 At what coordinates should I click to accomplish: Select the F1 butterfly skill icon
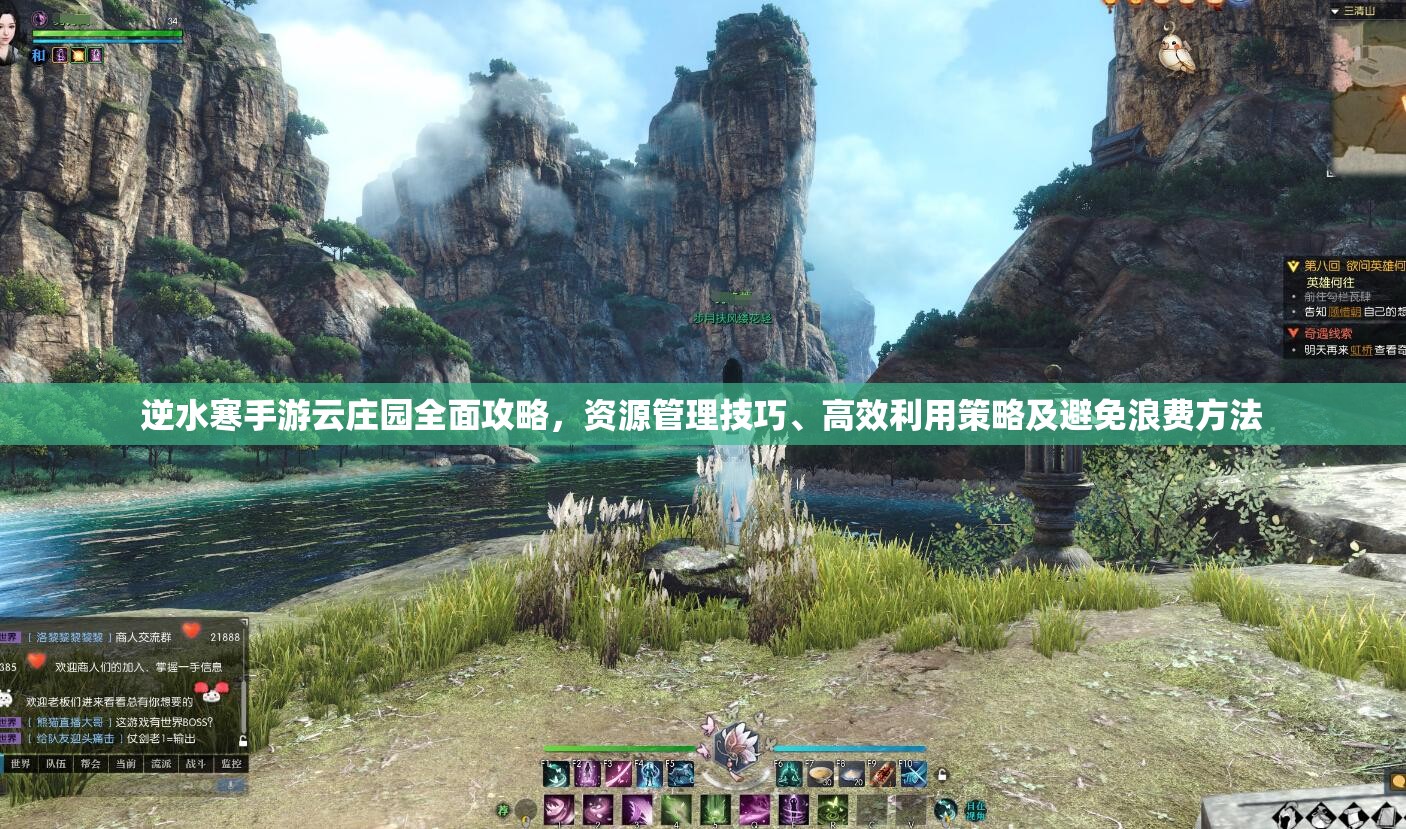click(554, 774)
